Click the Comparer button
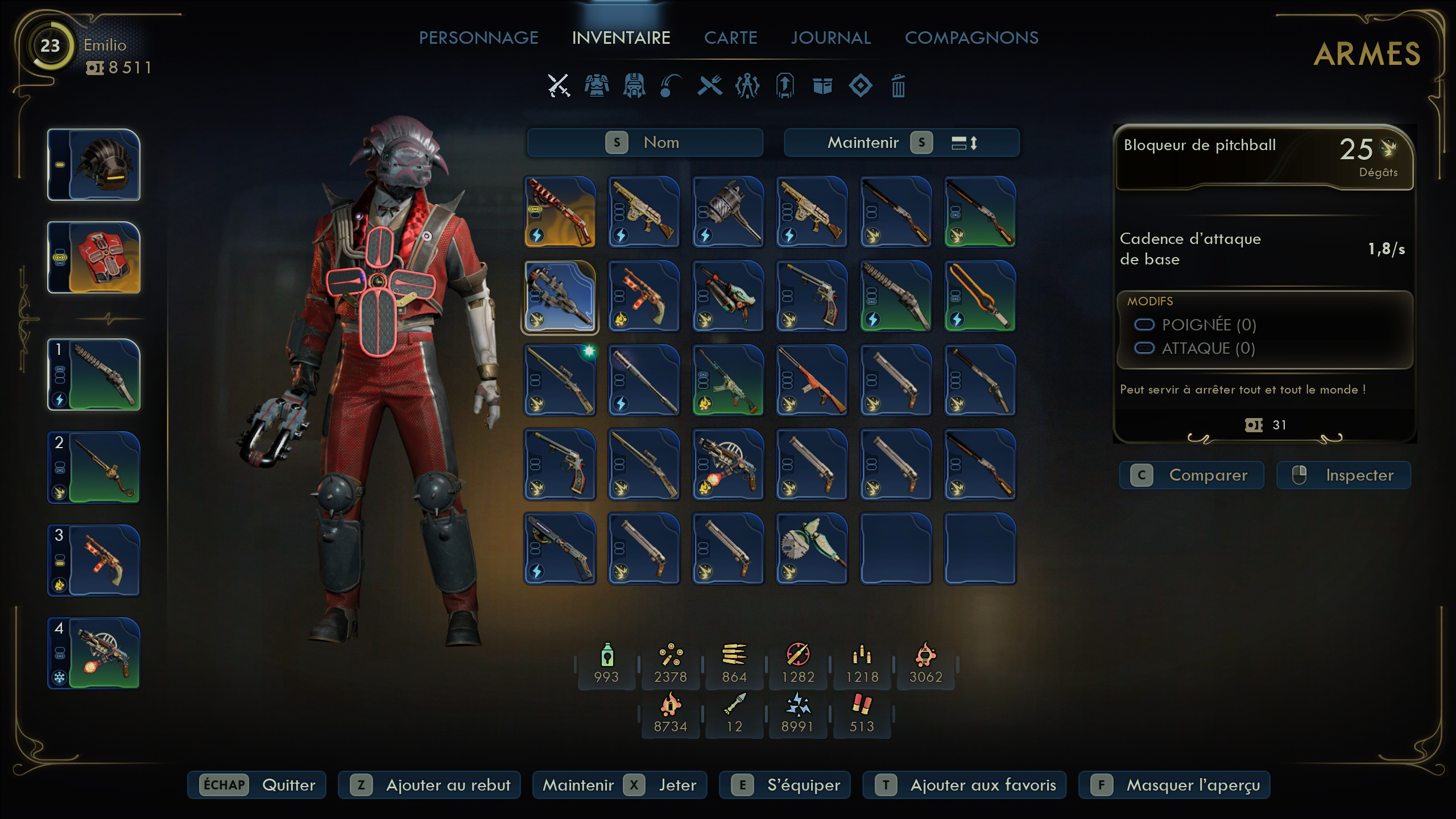 pyautogui.click(x=1192, y=475)
